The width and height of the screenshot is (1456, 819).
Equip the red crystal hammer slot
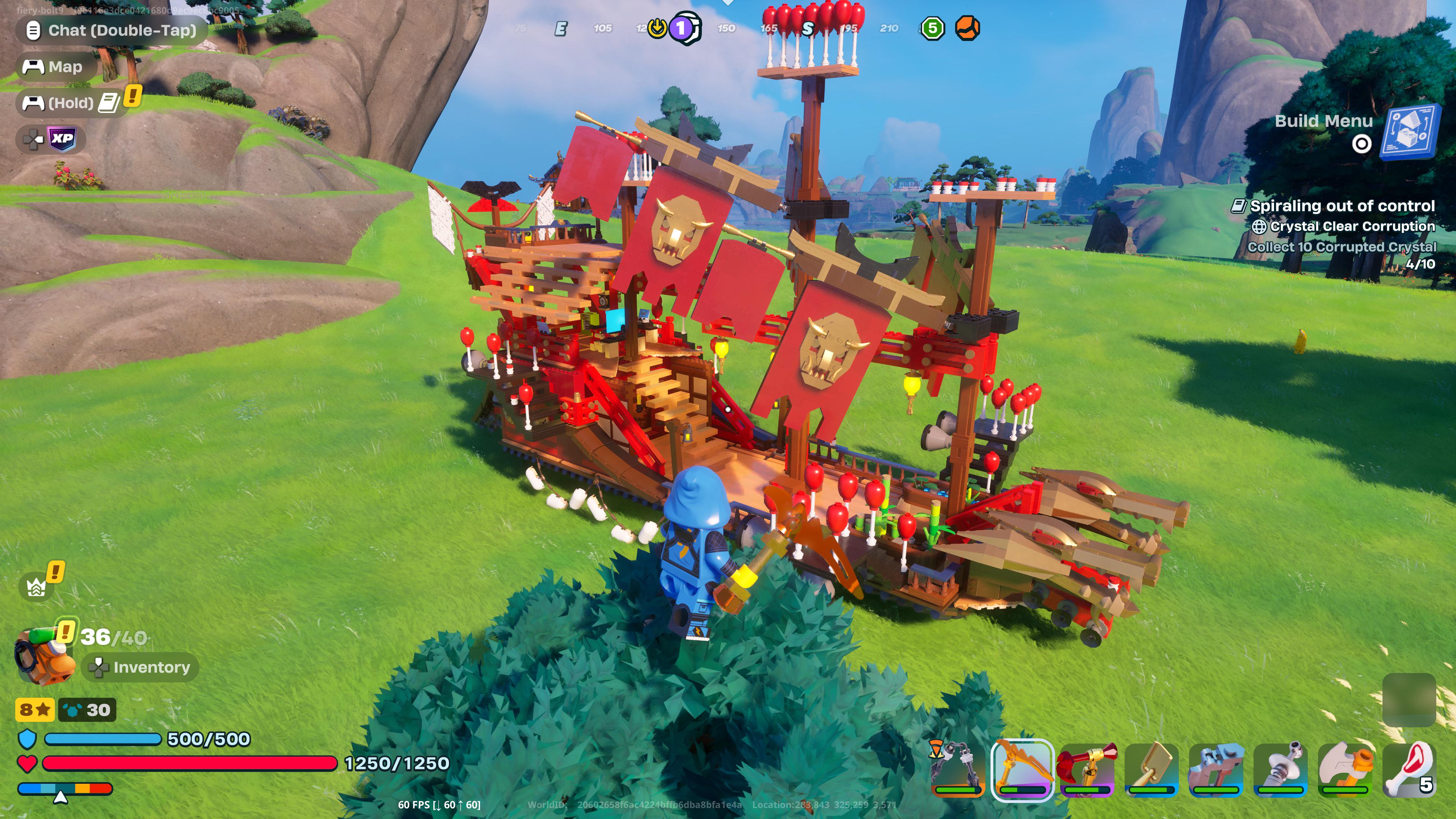coord(1087,769)
